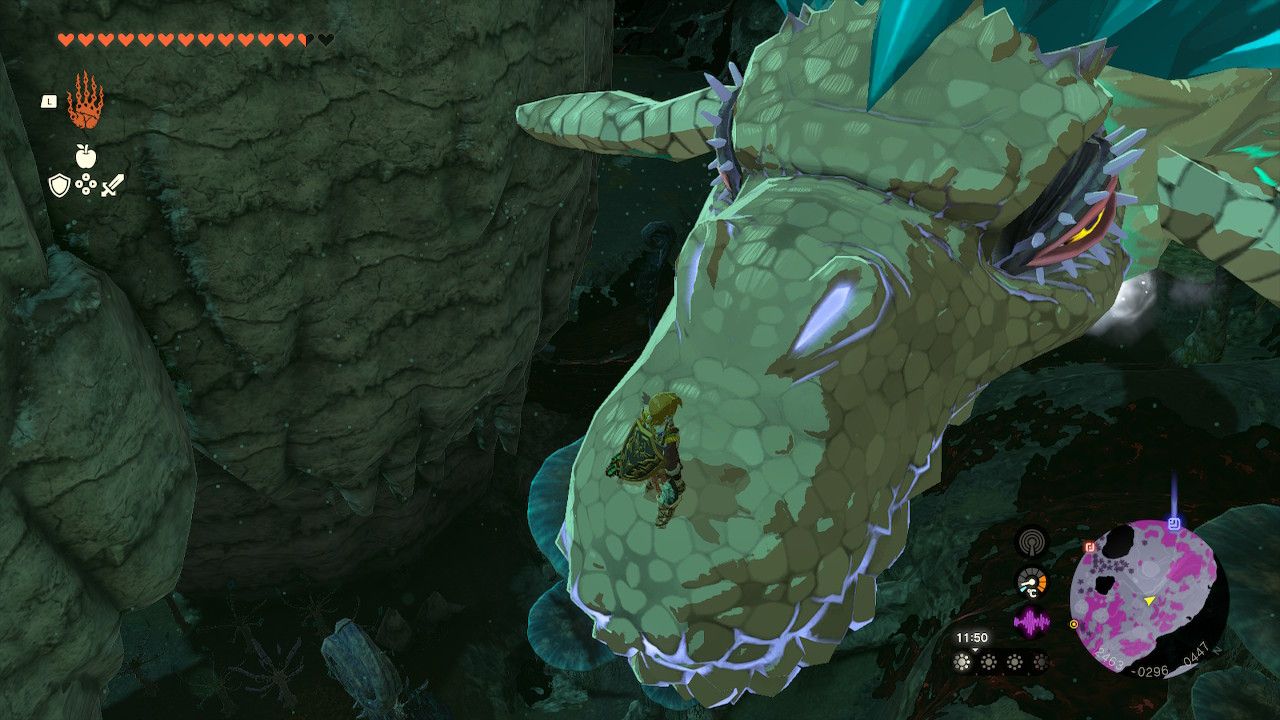
Task: Open the rune button cluster icon
Action: pos(85,184)
